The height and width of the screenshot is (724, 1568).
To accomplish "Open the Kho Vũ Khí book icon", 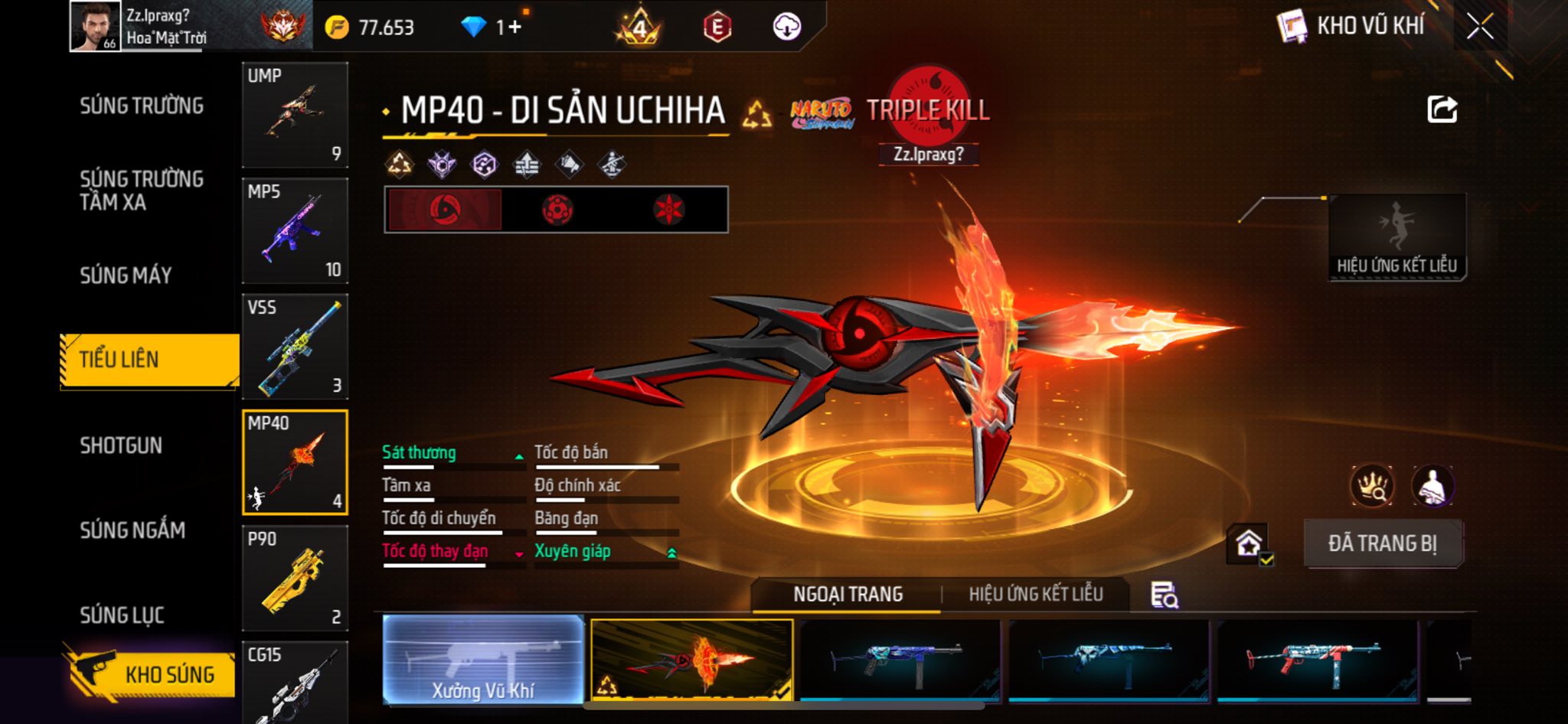I will (1292, 27).
